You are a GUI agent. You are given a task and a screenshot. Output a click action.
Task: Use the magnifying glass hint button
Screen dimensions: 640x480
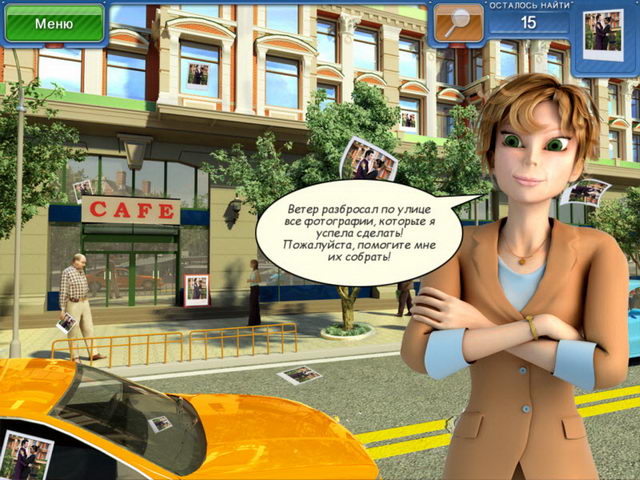[456, 24]
